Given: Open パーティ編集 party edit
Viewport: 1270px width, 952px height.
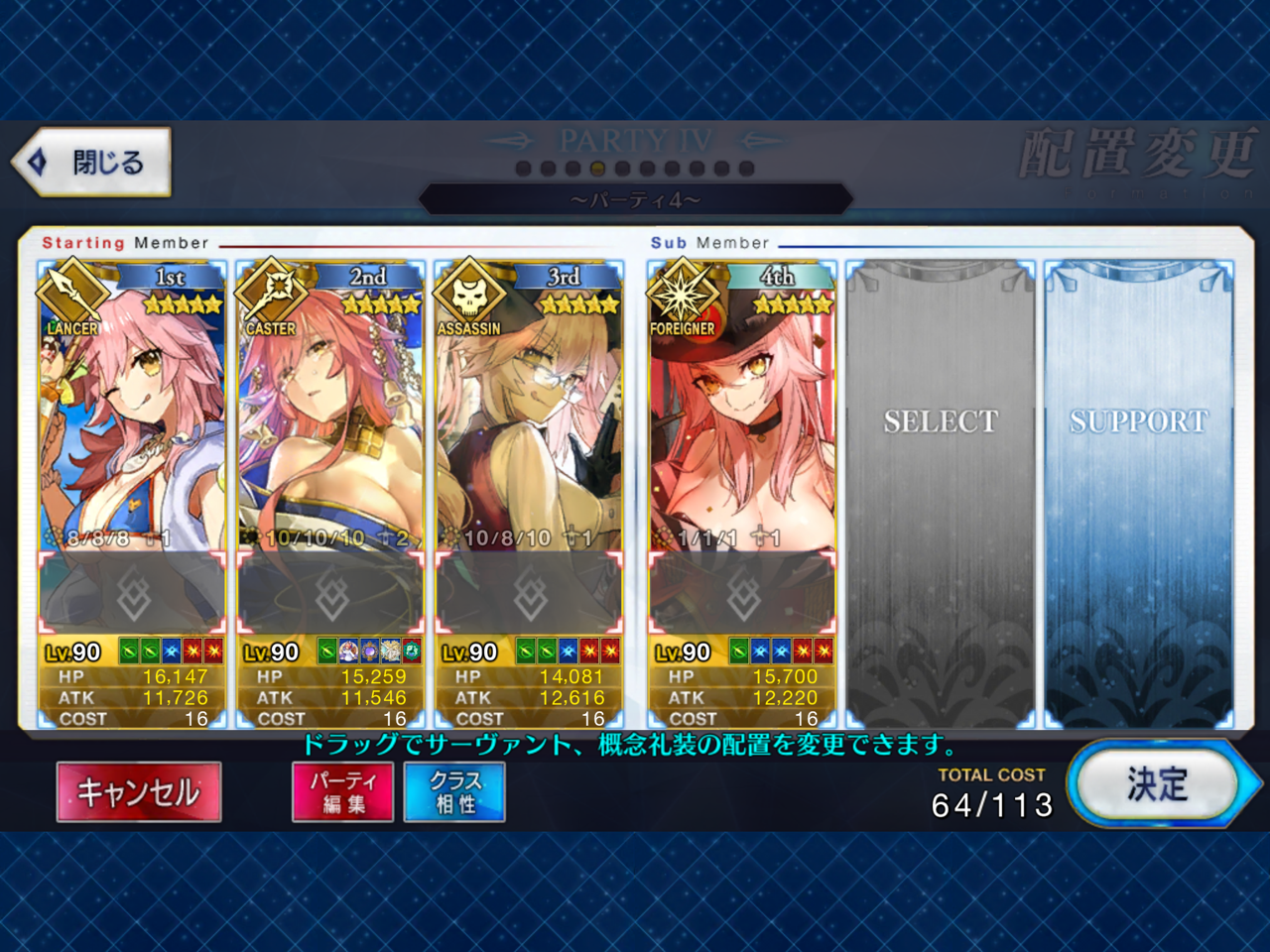Looking at the screenshot, I should [343, 791].
